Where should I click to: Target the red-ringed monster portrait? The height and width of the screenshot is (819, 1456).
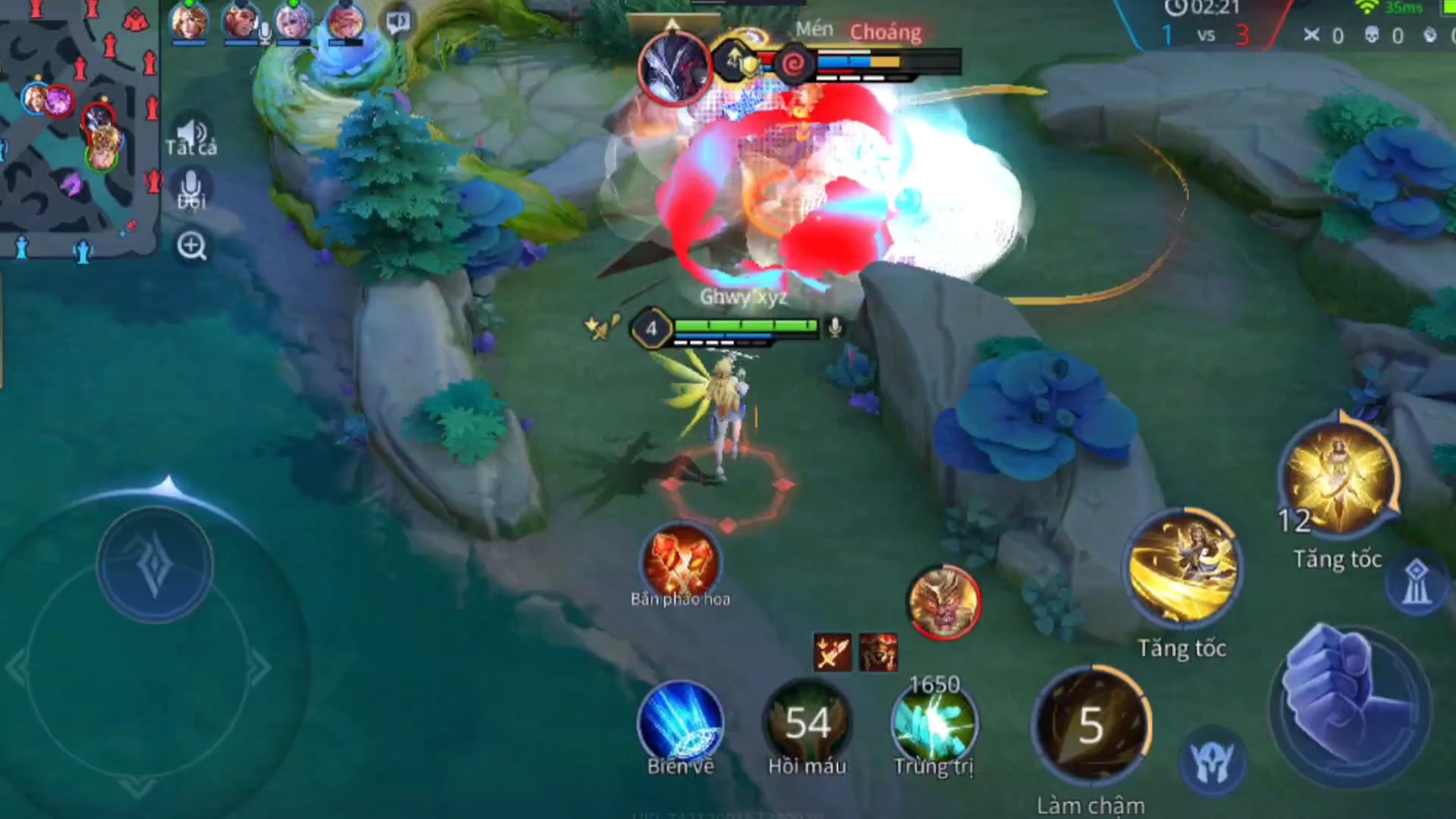coord(943,602)
